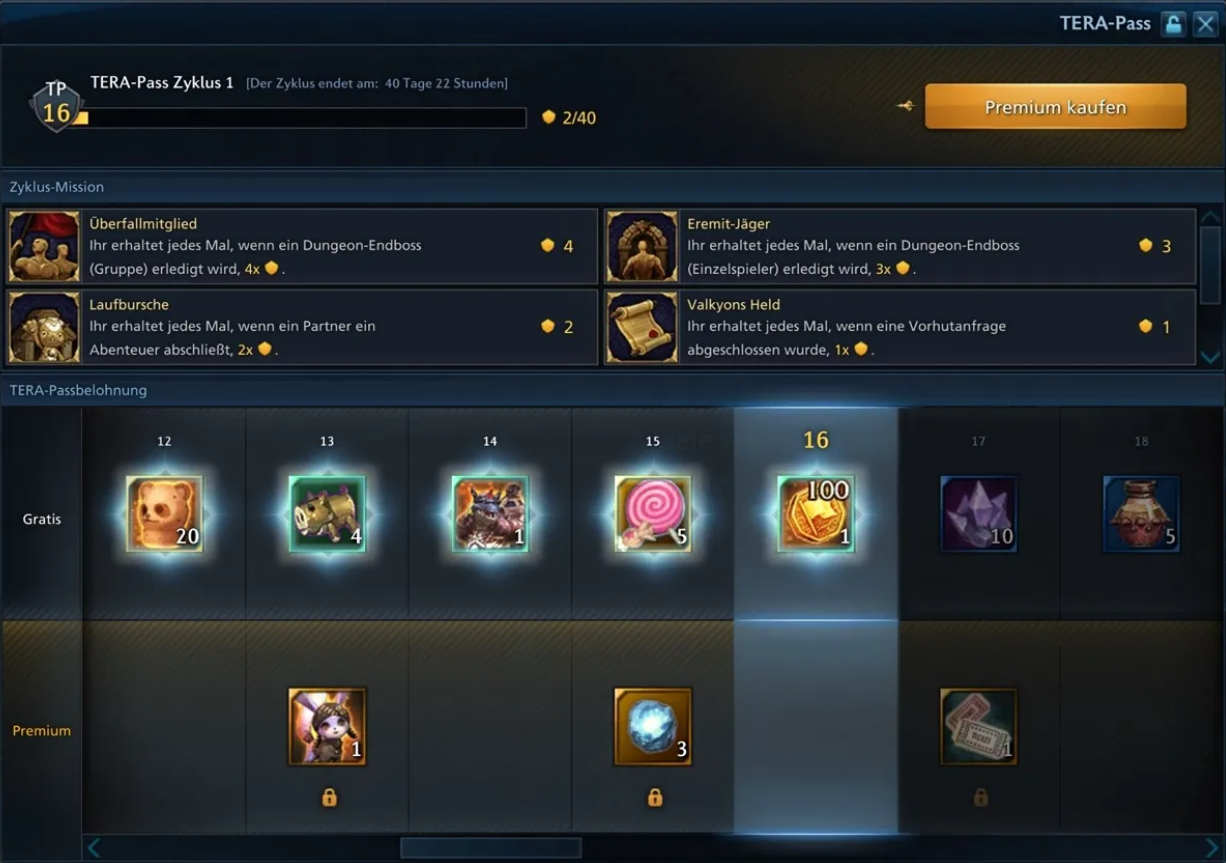
Task: Close the TERA-Pass window
Action: point(1204,24)
